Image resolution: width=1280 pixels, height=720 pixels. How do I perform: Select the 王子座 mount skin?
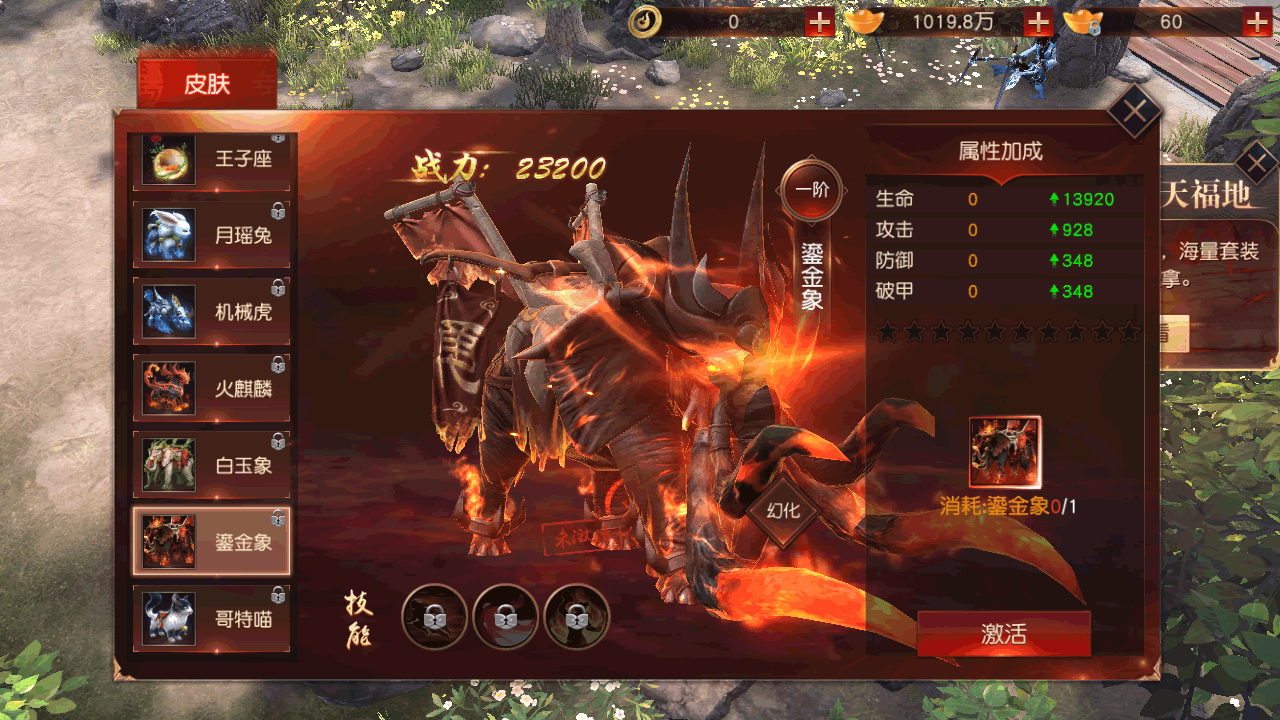pyautogui.click(x=212, y=160)
